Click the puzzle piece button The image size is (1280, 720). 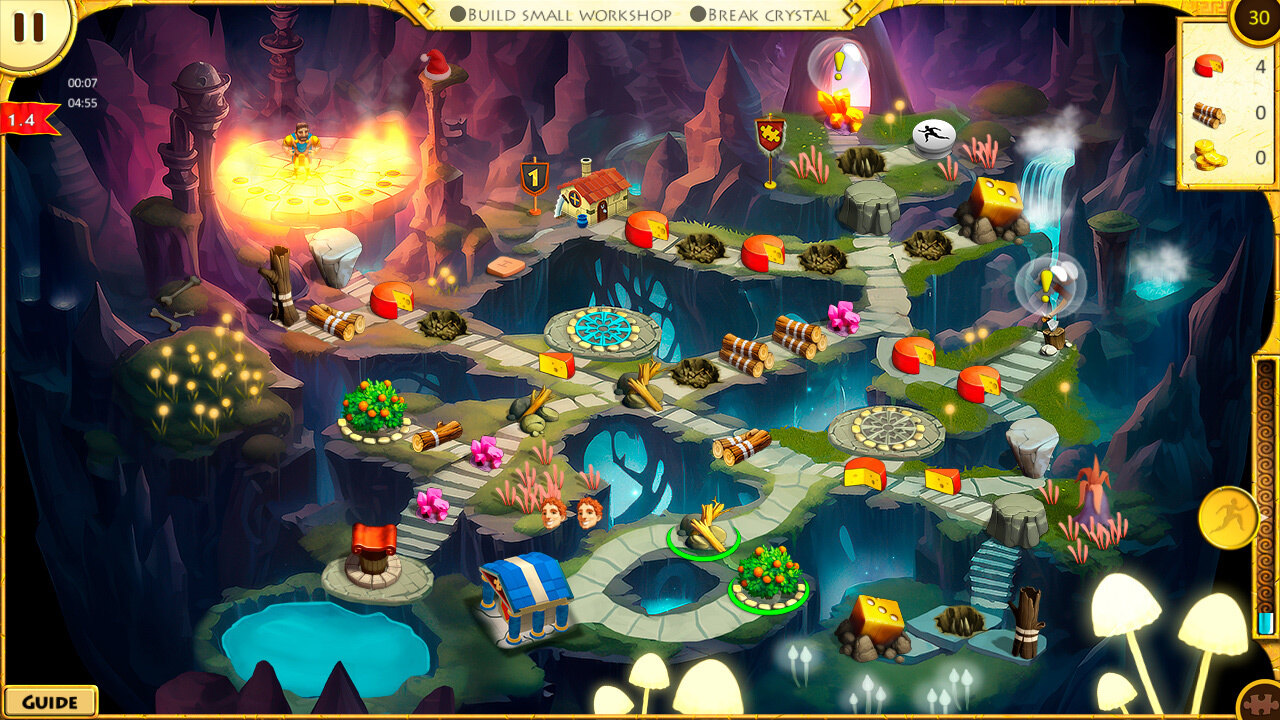tap(1262, 702)
